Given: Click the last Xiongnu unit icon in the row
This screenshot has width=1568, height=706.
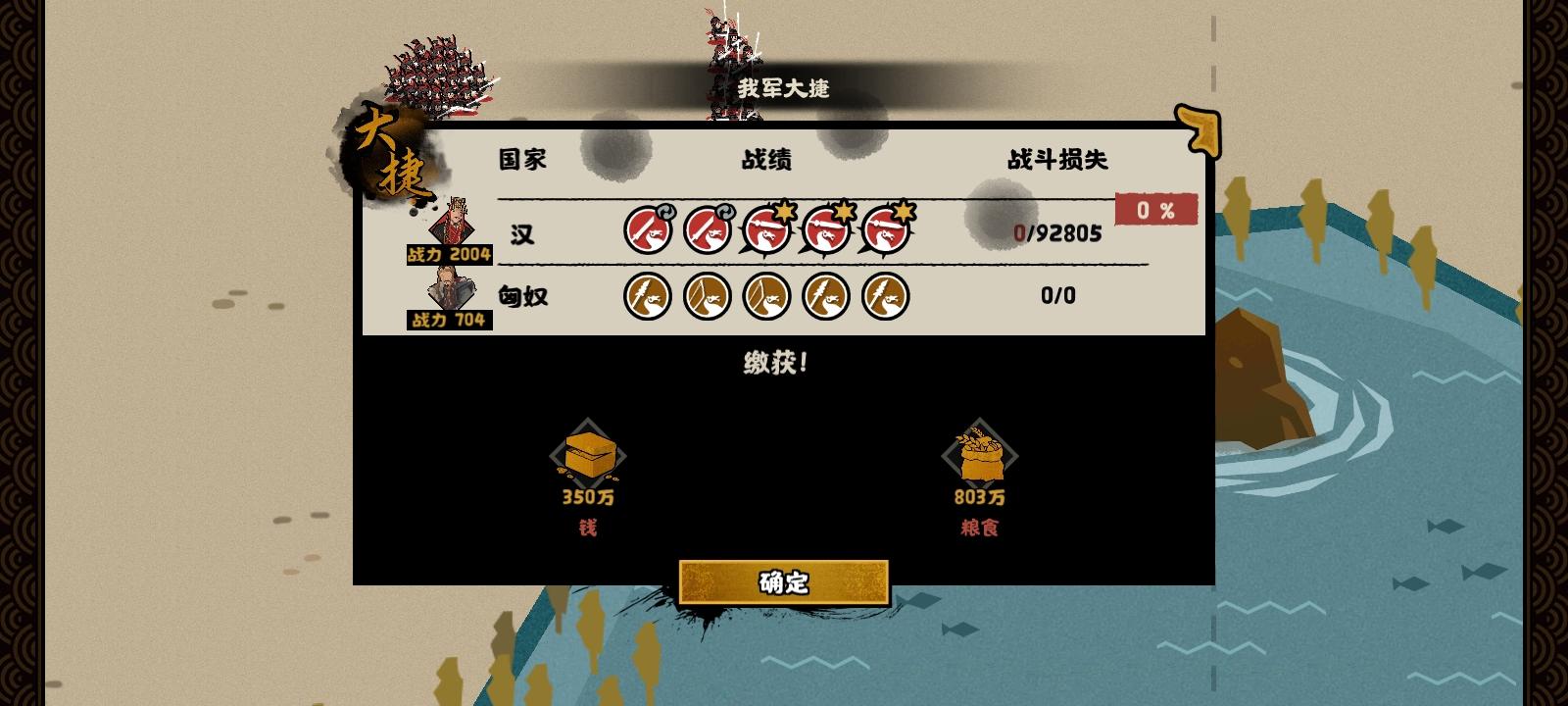Looking at the screenshot, I should [883, 296].
